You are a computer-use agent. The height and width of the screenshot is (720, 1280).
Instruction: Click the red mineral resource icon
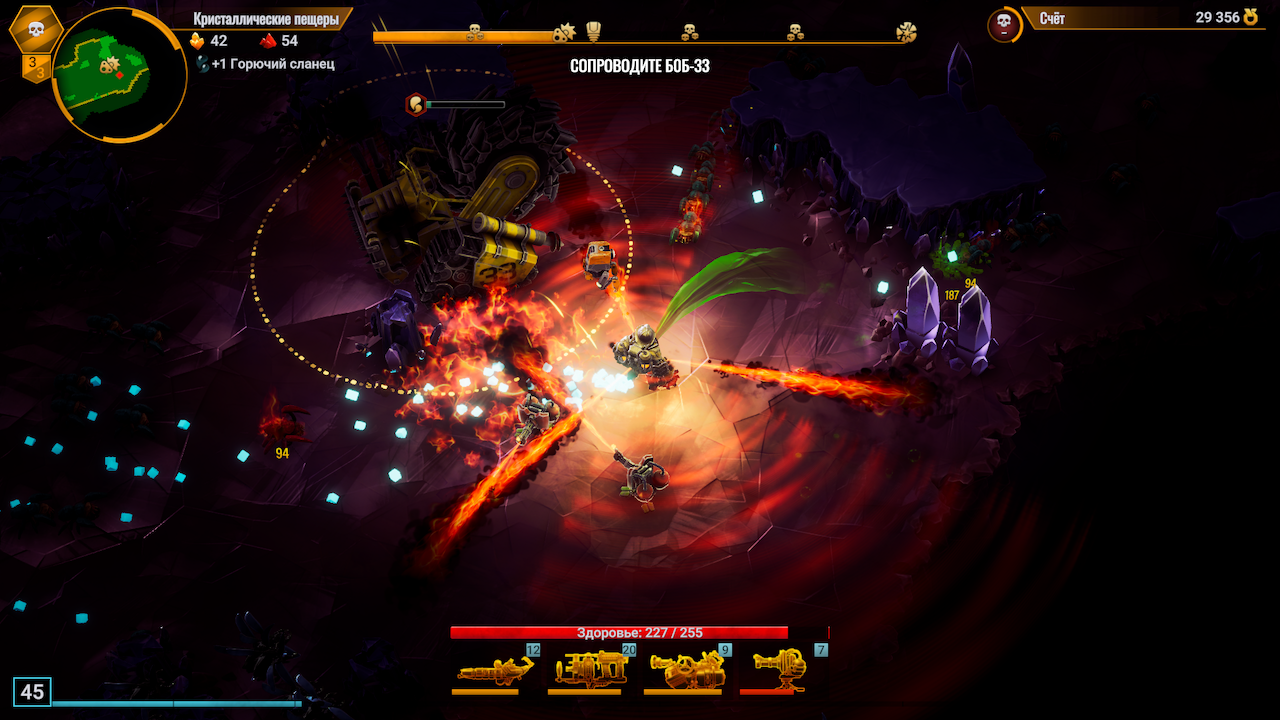pyautogui.click(x=268, y=41)
